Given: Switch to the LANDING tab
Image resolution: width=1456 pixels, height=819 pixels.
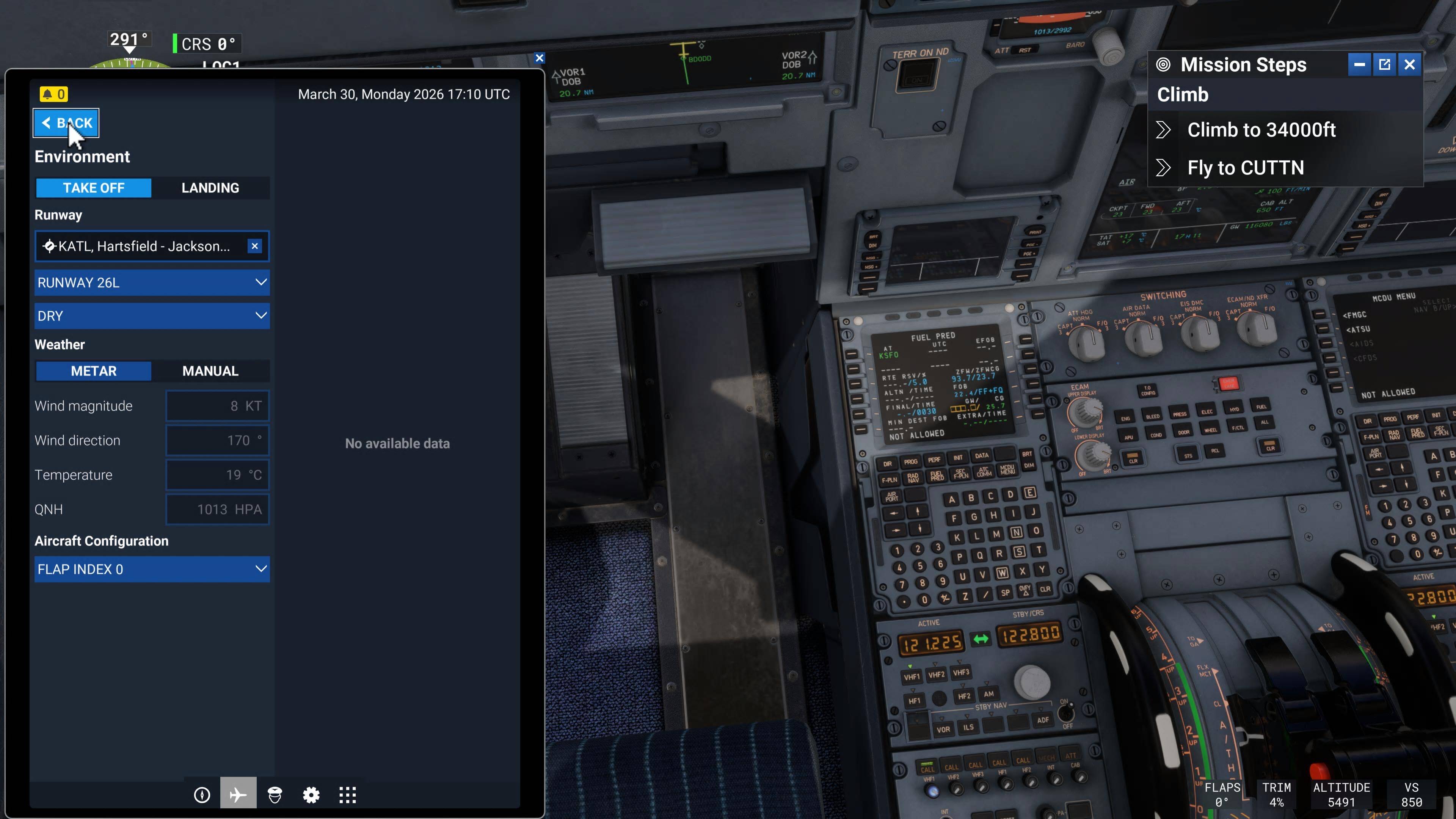Looking at the screenshot, I should pyautogui.click(x=210, y=188).
